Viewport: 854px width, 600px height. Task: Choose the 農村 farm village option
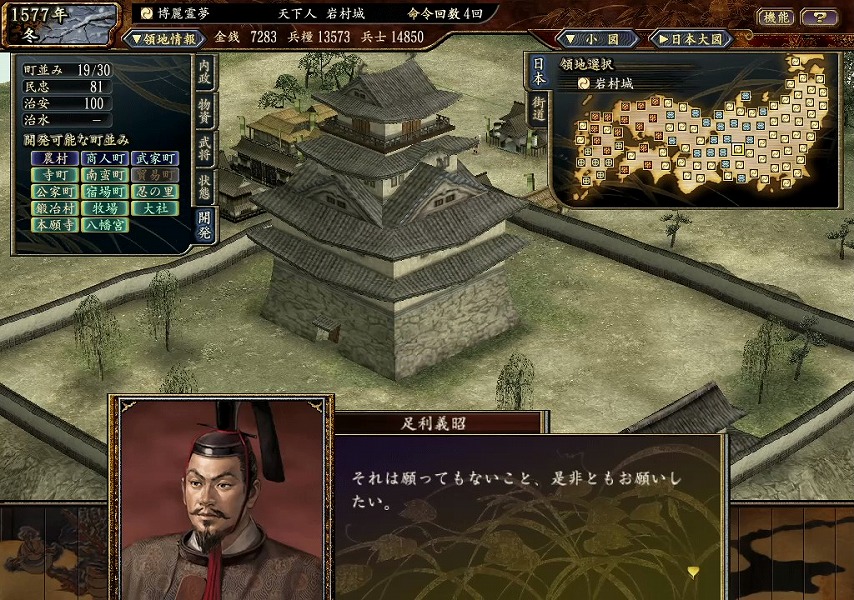(55, 158)
